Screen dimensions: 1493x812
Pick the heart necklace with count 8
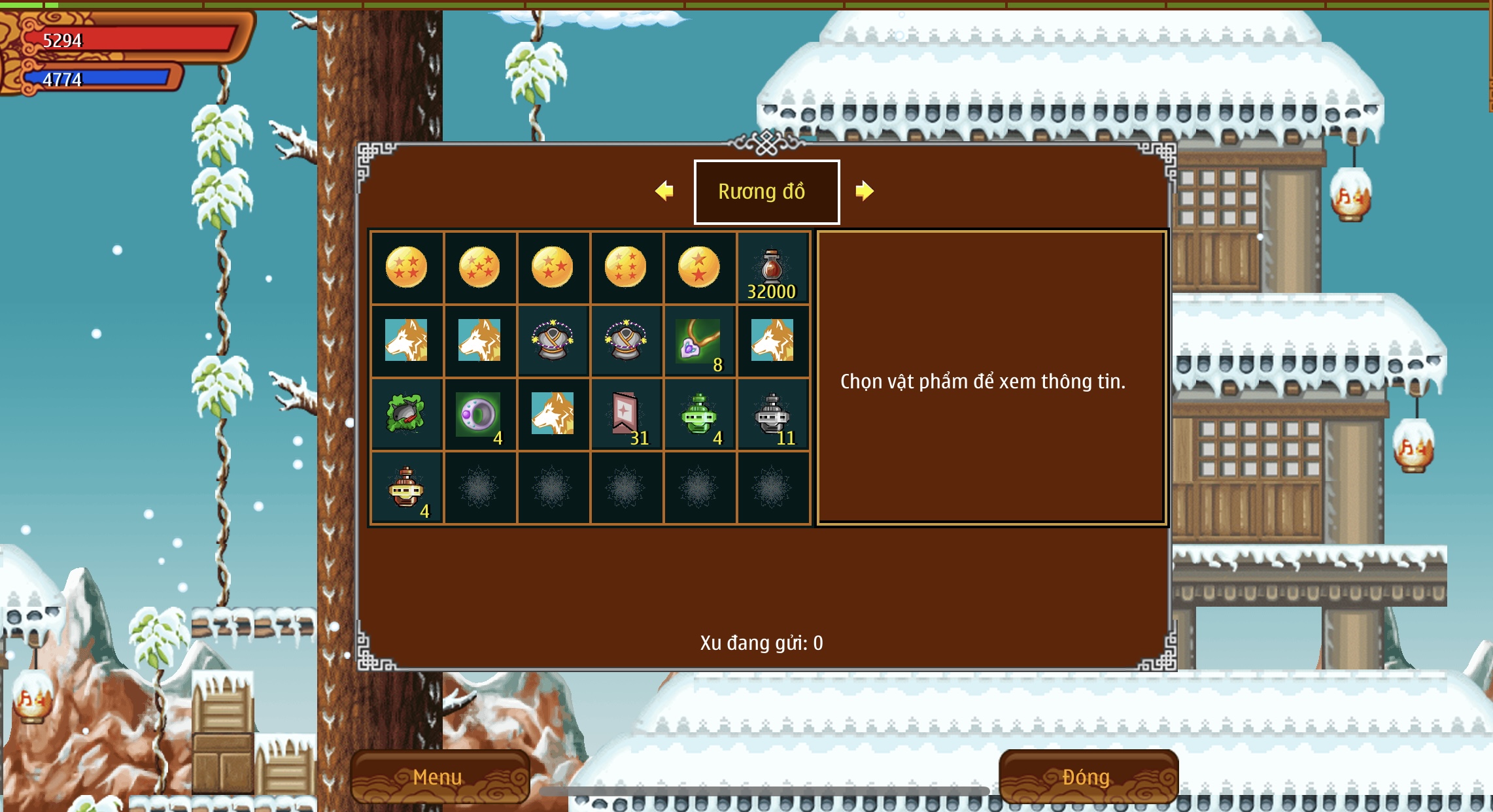(699, 341)
